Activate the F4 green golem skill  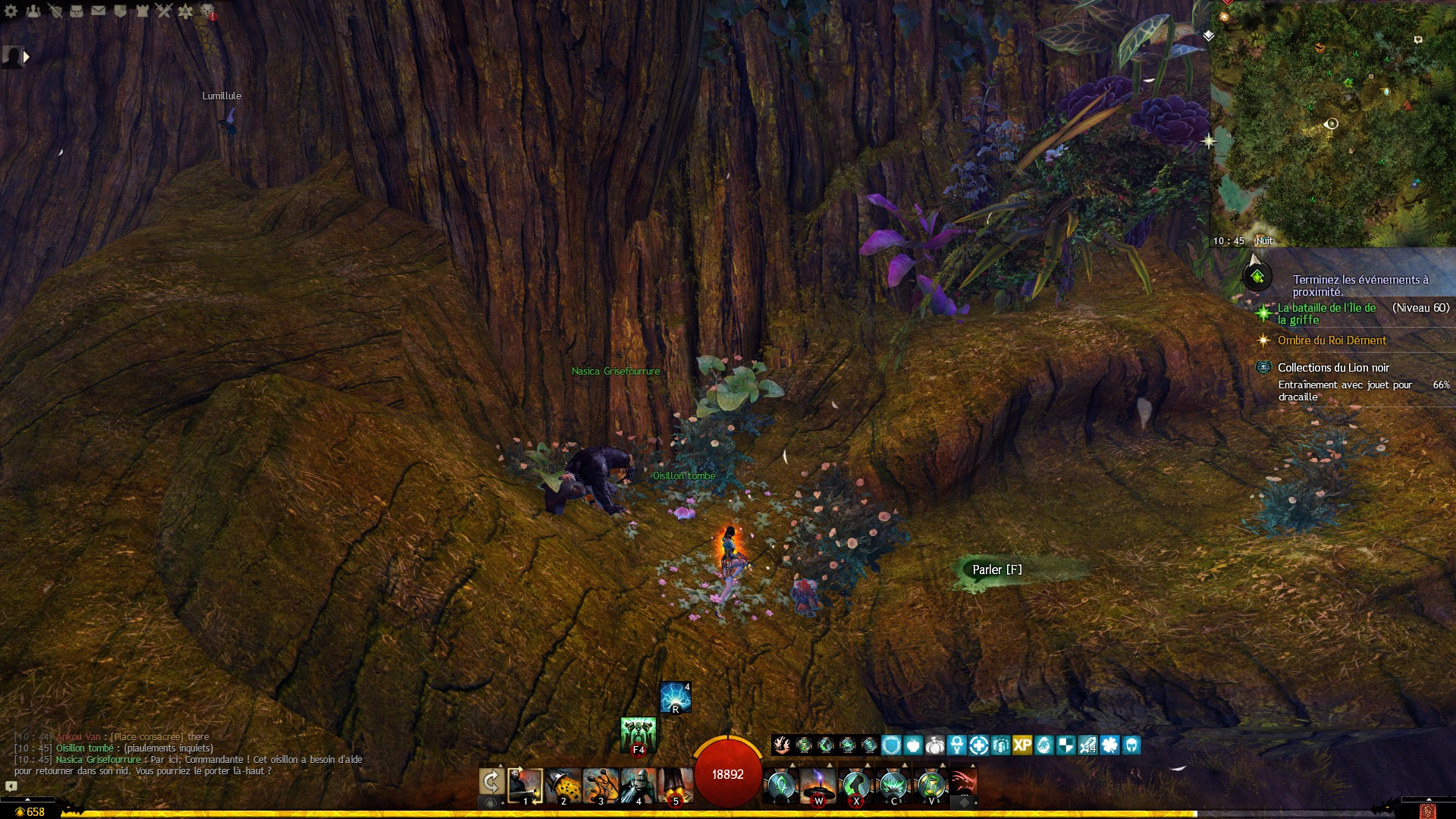639,734
